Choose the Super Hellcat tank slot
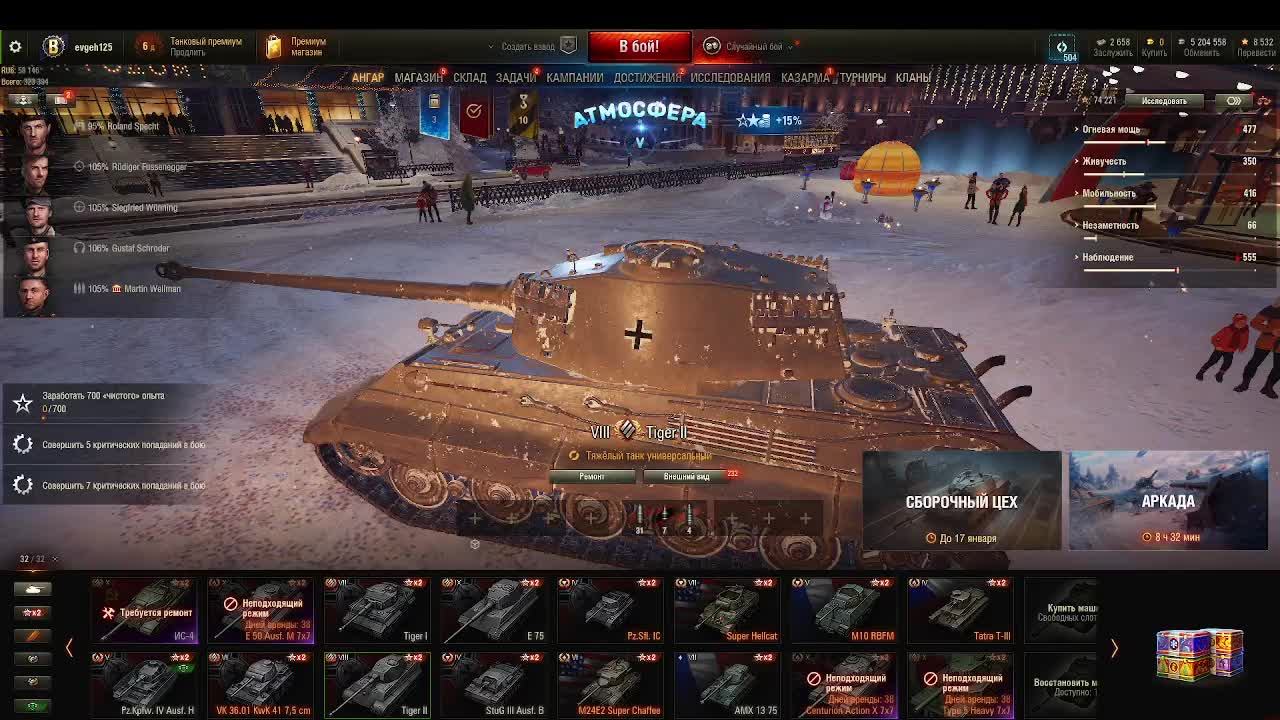 (x=727, y=608)
